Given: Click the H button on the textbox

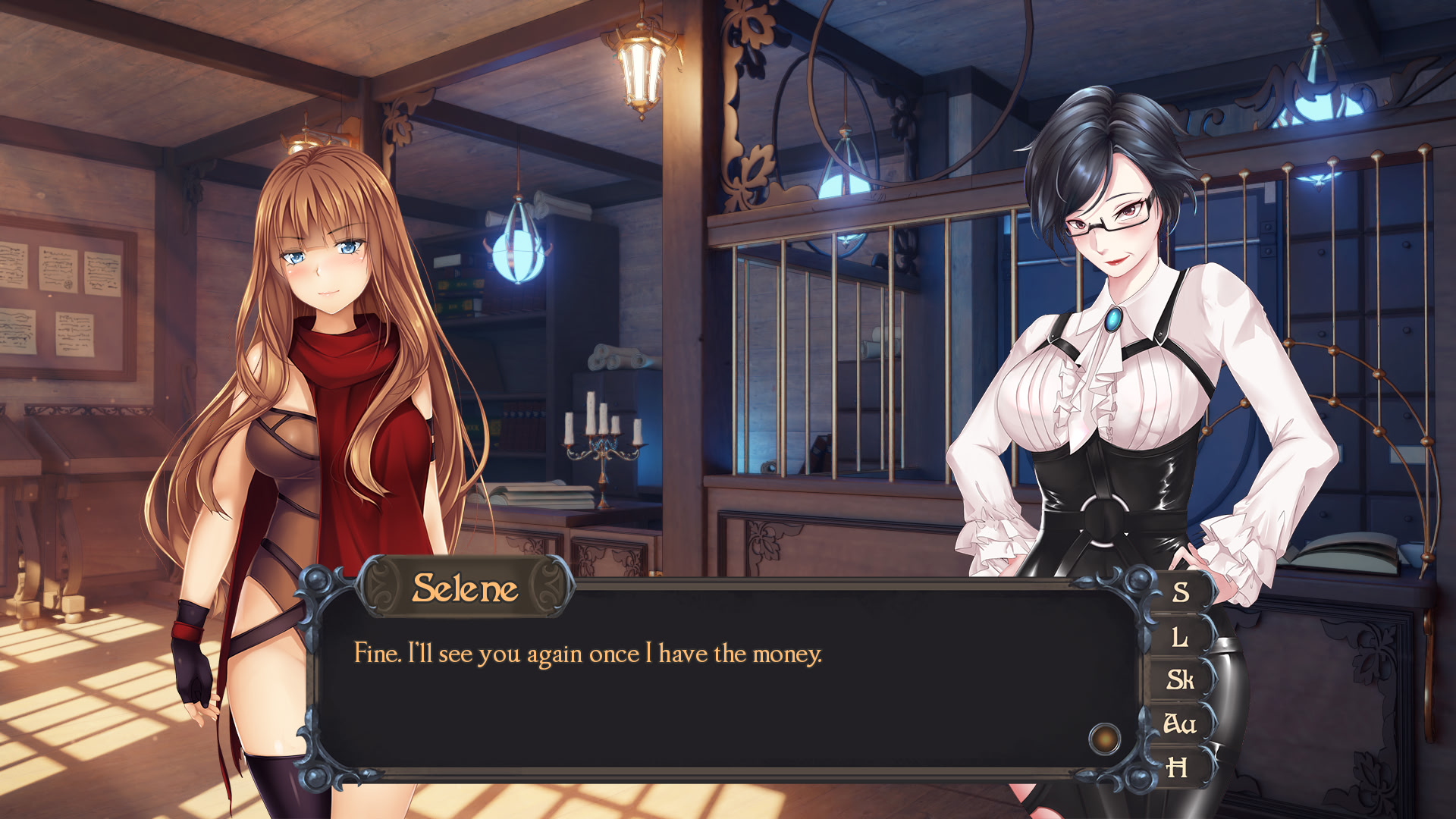Looking at the screenshot, I should [x=1177, y=768].
